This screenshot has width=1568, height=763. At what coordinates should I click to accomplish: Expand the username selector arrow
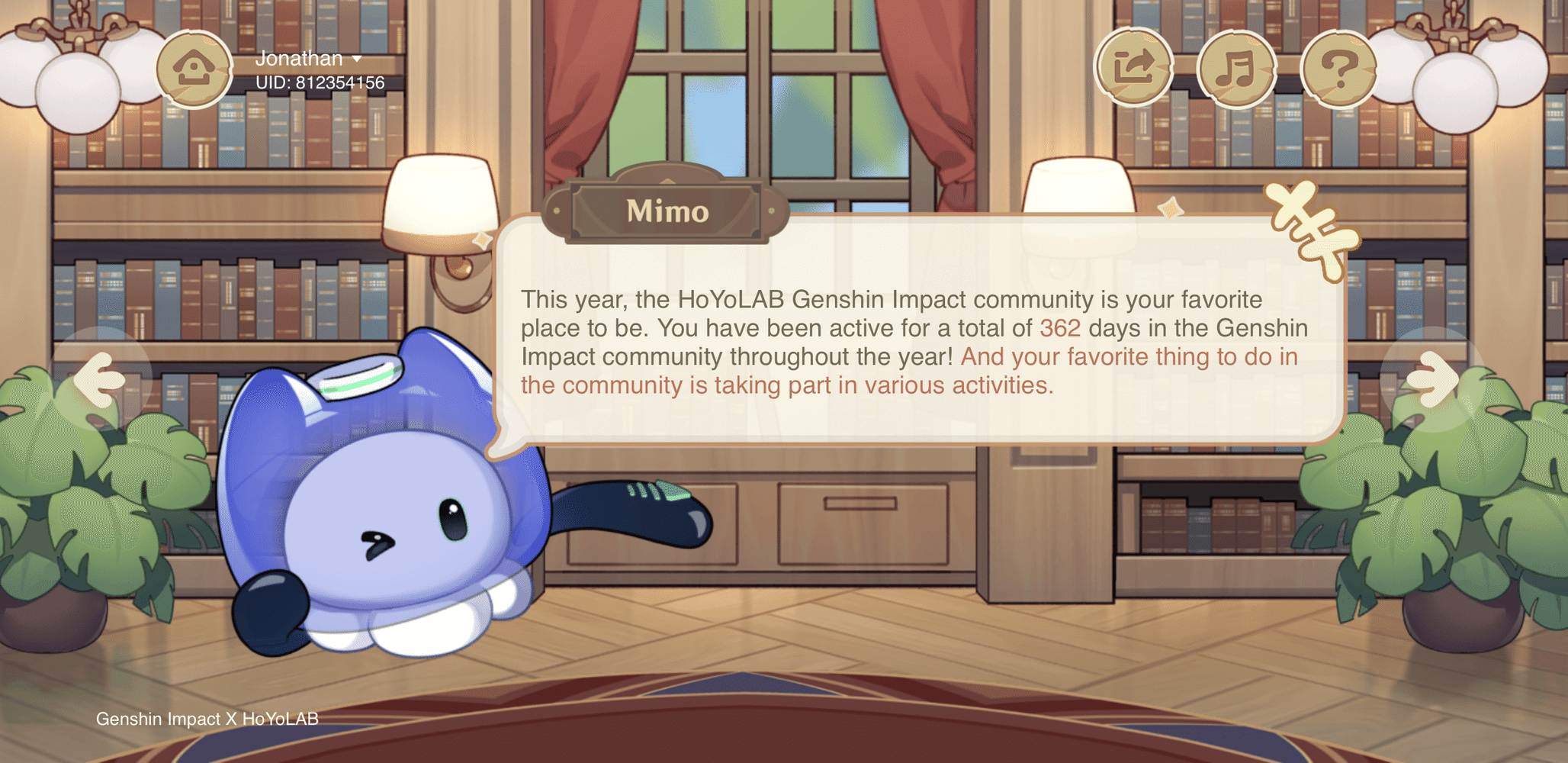(358, 59)
